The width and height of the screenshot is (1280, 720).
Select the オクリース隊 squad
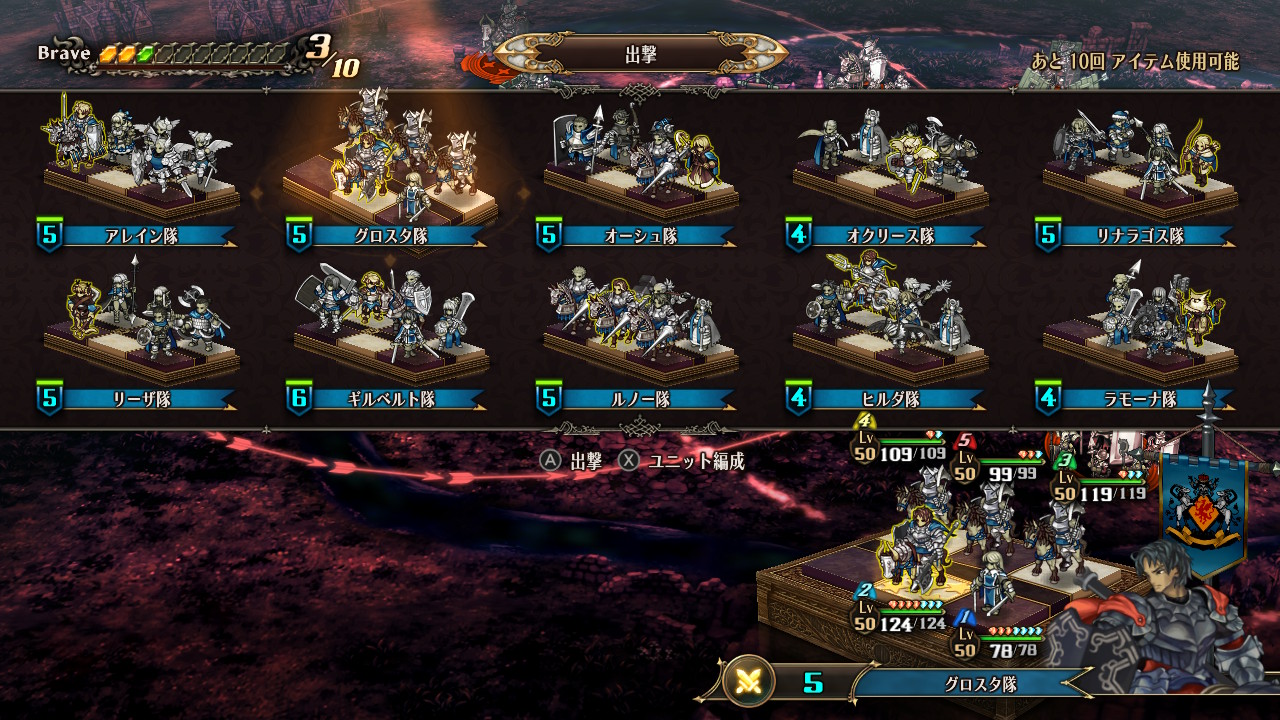[888, 170]
